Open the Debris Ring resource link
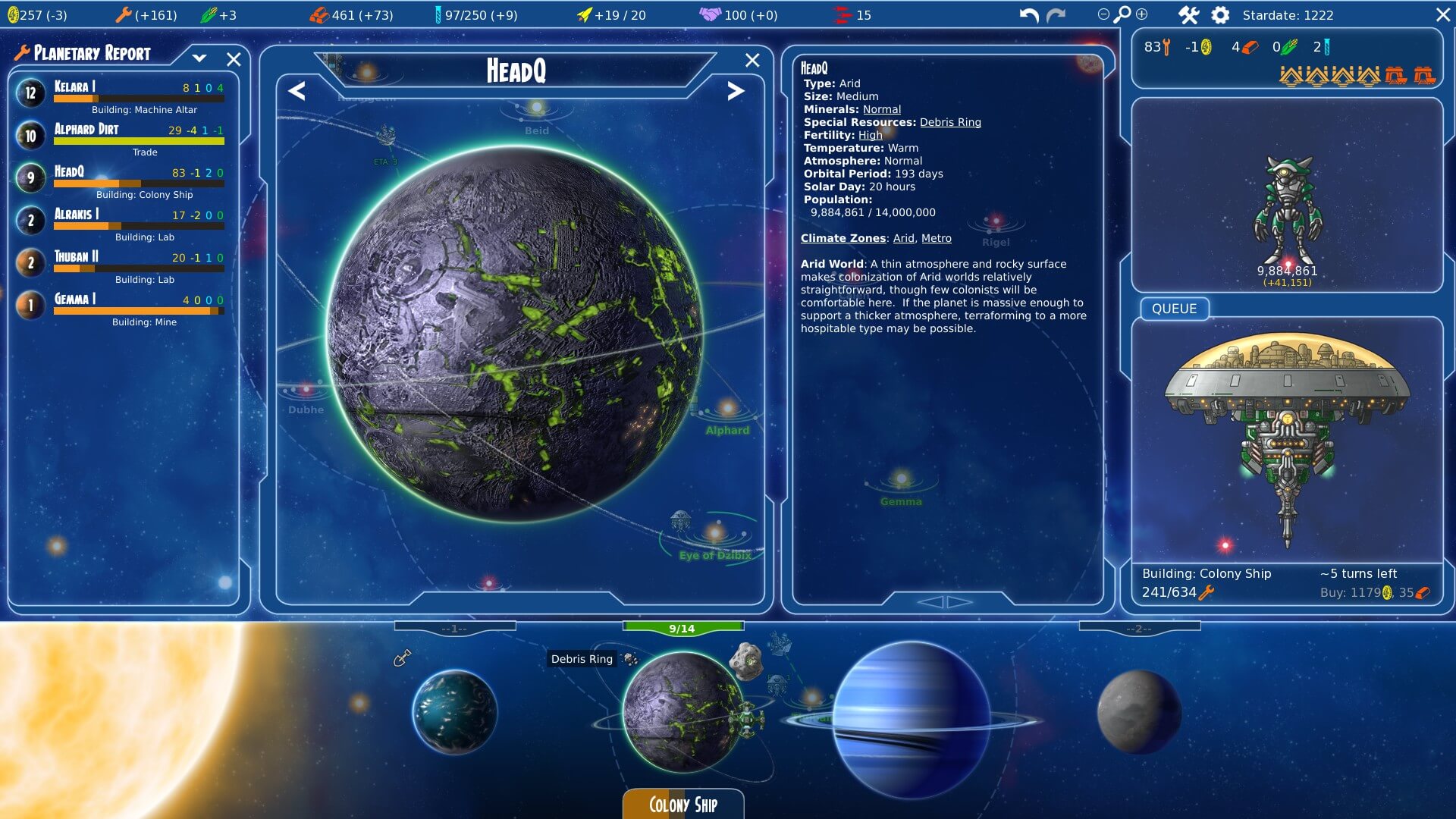Viewport: 1456px width, 819px height. click(950, 122)
